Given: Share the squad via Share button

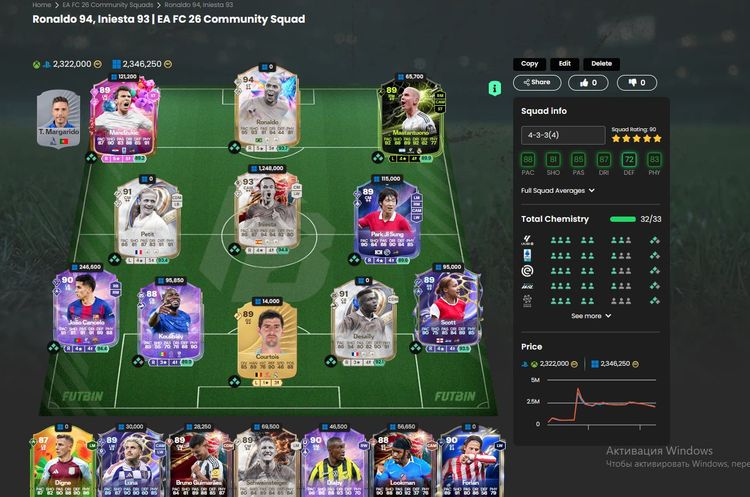Looking at the screenshot, I should (537, 83).
